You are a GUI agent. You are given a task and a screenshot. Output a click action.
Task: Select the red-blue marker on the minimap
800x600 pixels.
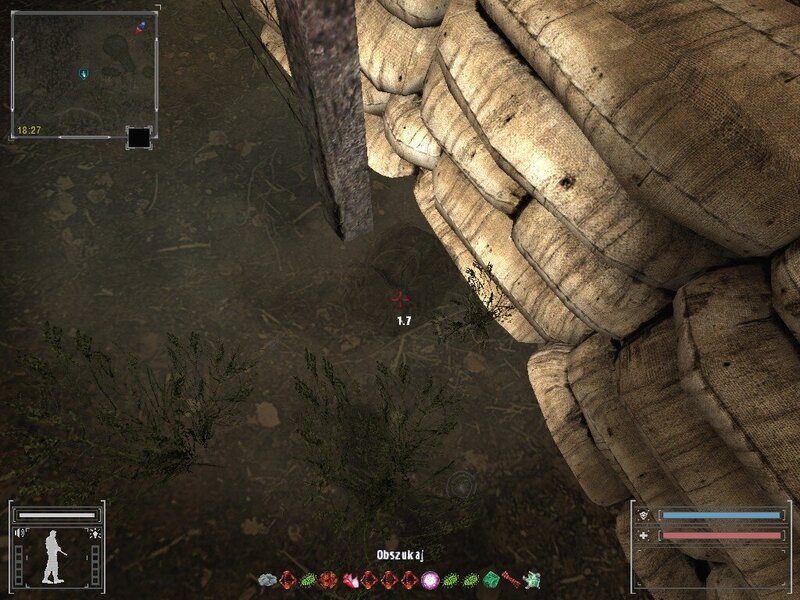[142, 25]
